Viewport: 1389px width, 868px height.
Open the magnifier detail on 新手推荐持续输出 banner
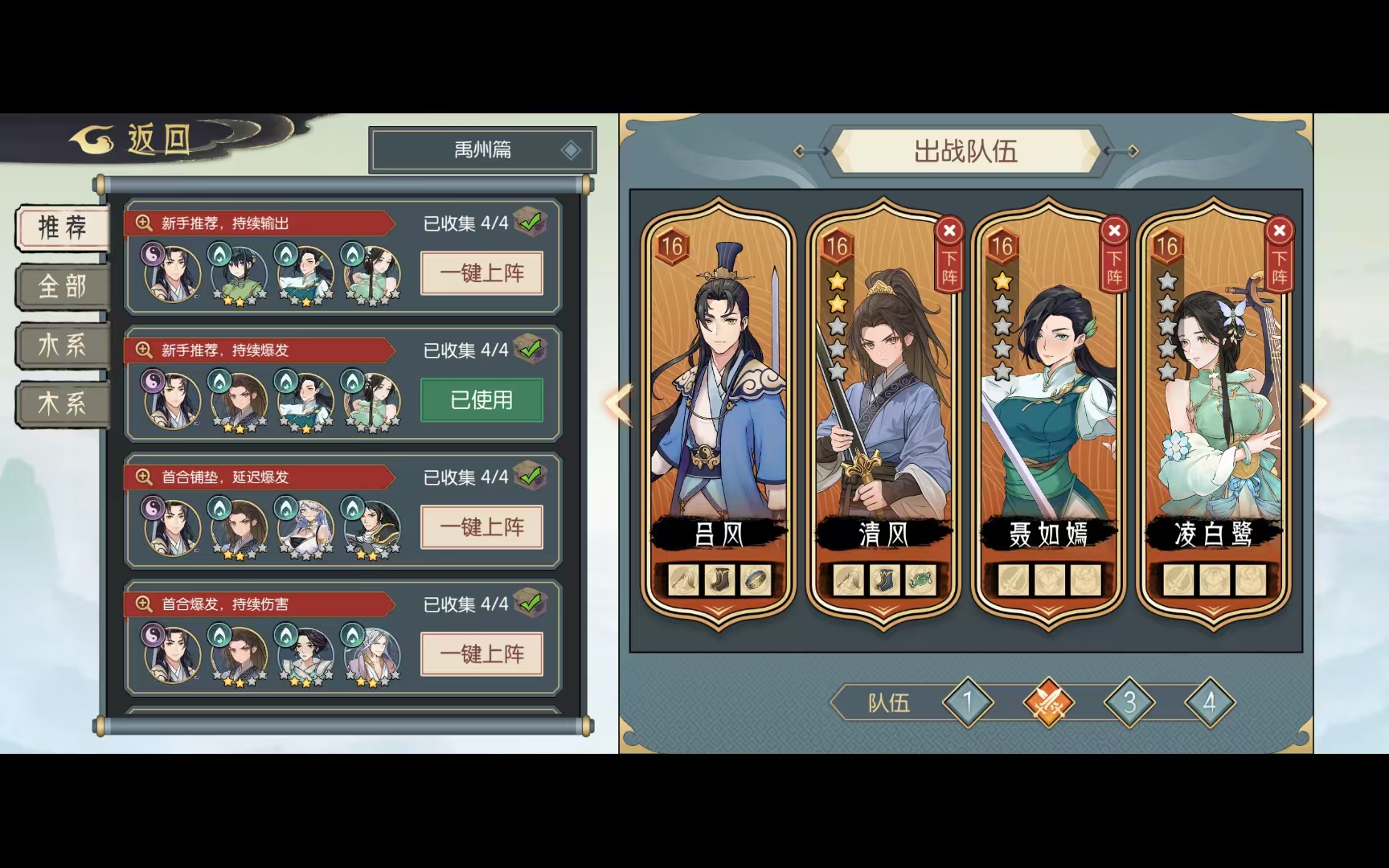click(143, 223)
